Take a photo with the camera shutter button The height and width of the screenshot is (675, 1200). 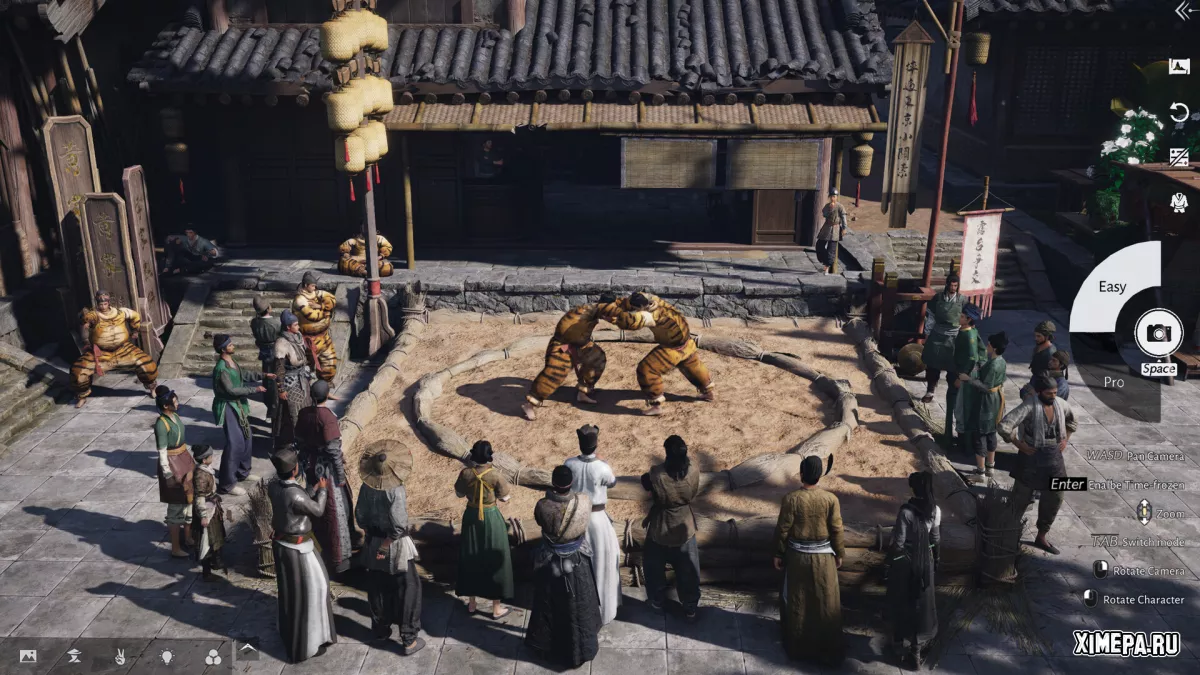tap(1158, 333)
